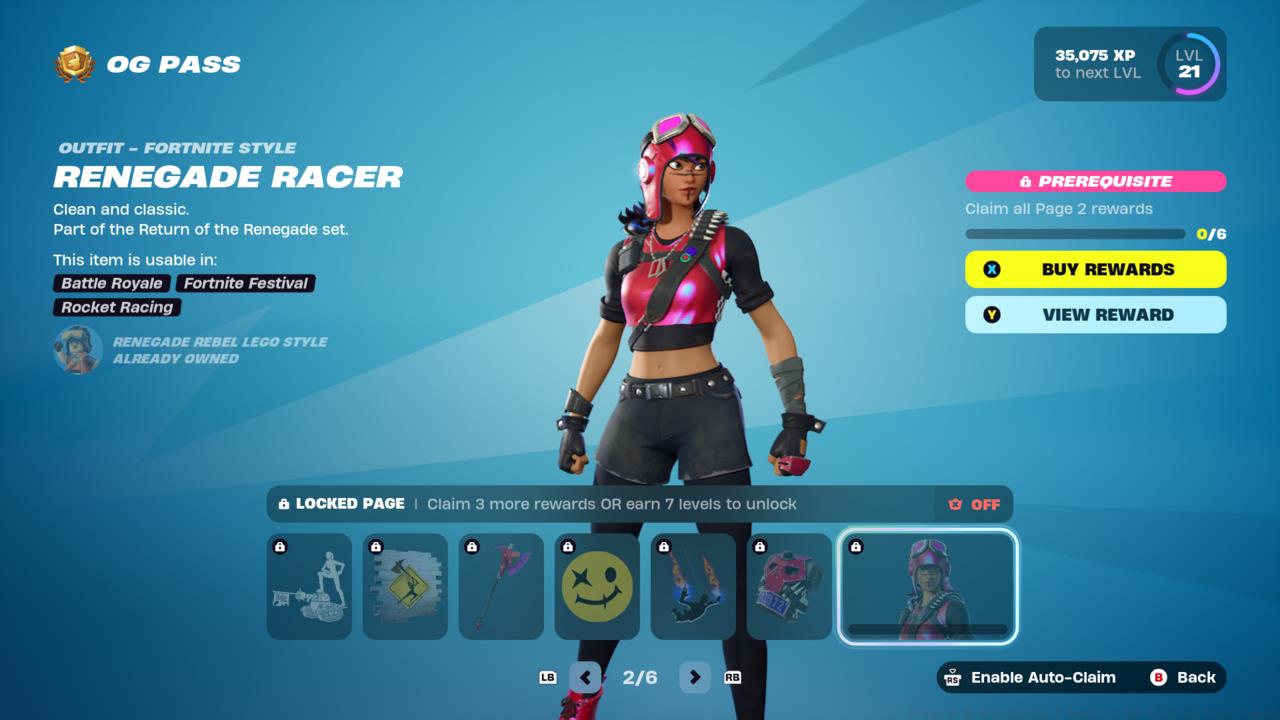Viewport: 1280px width, 720px height.
Task: Pick the flaming skydiver contrail reward
Action: point(693,586)
